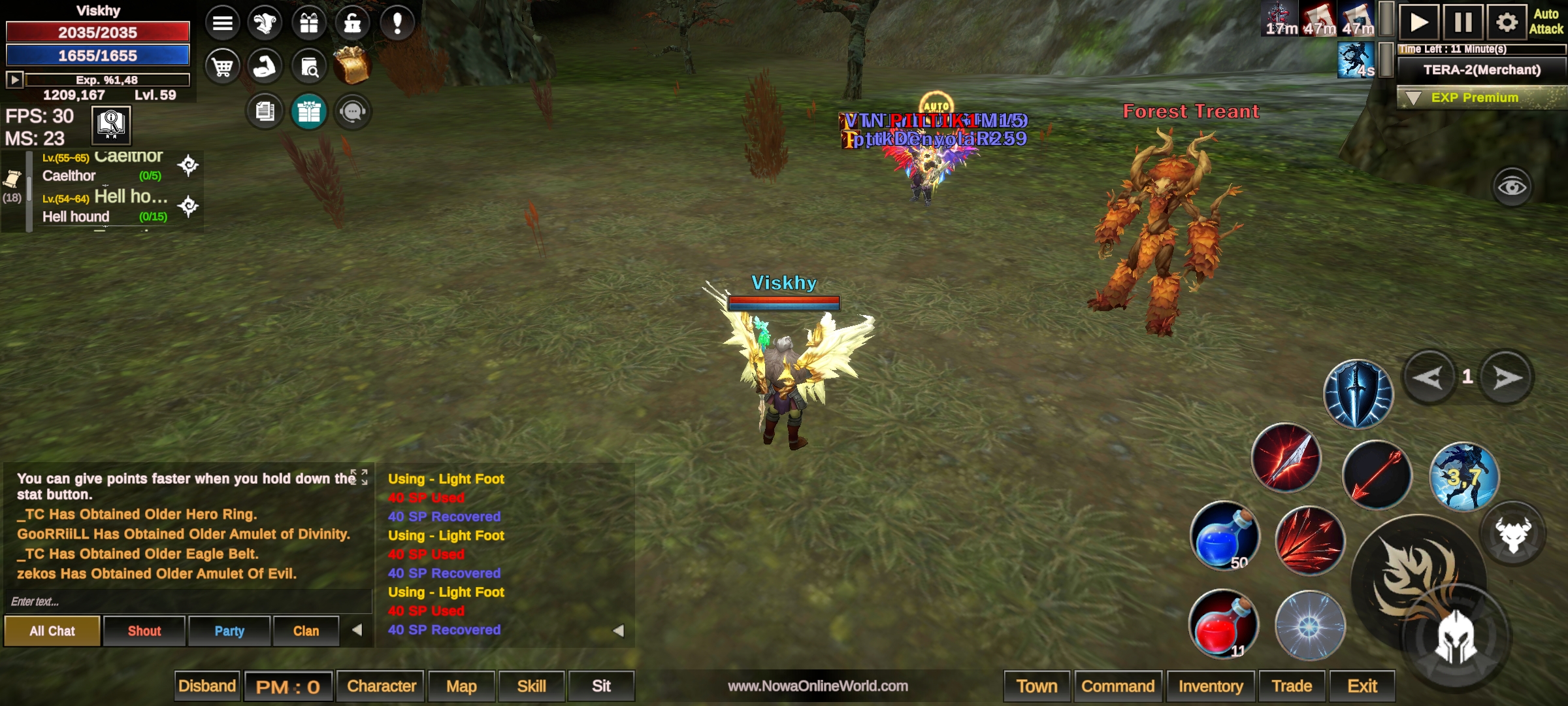Make the character Sit
Image resolution: width=1568 pixels, height=706 pixels.
pyautogui.click(x=601, y=686)
